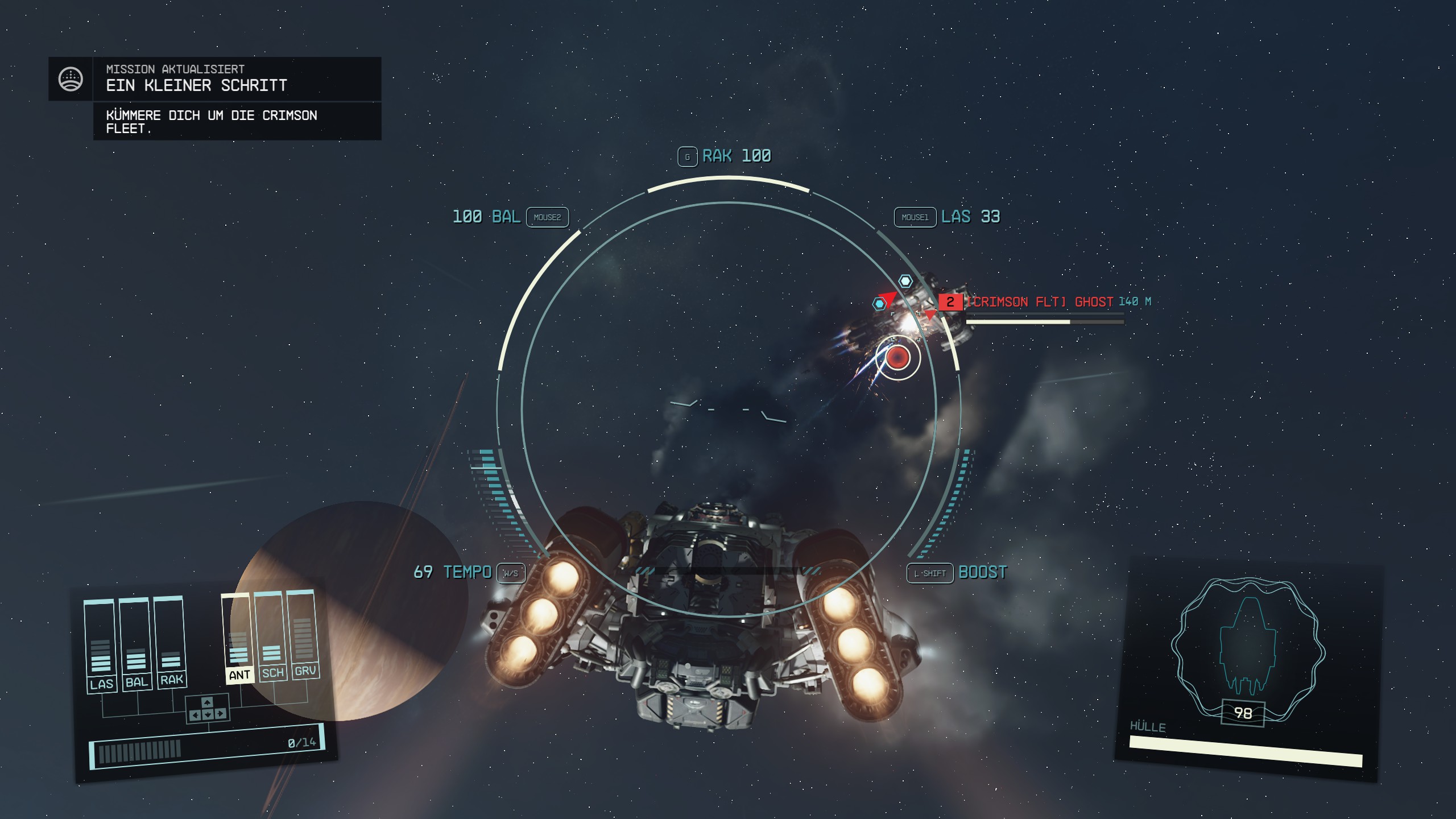The image size is (1456, 819).
Task: Click the red target lock reticle
Action: tap(897, 358)
